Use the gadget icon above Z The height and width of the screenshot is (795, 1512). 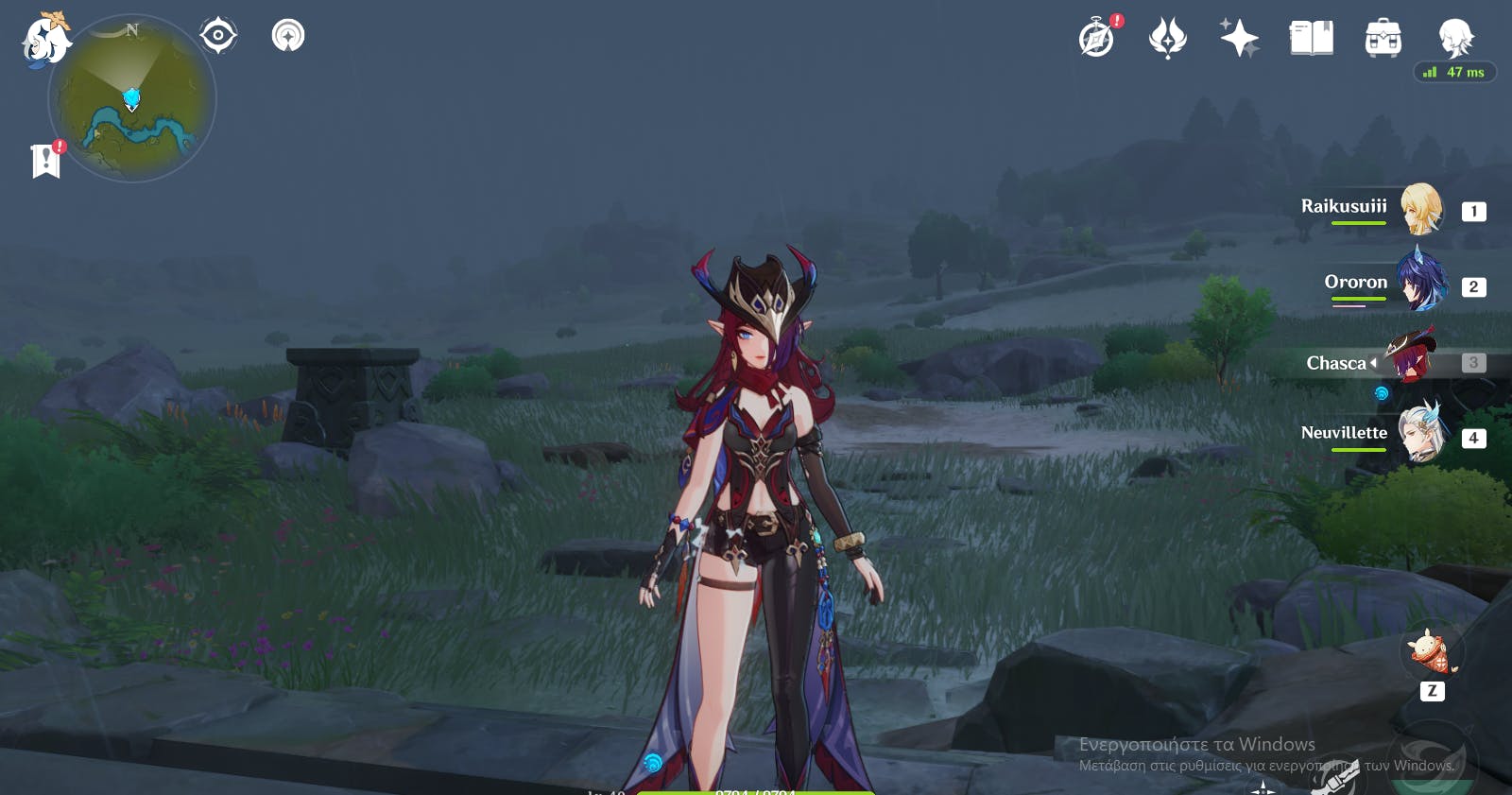1431,651
